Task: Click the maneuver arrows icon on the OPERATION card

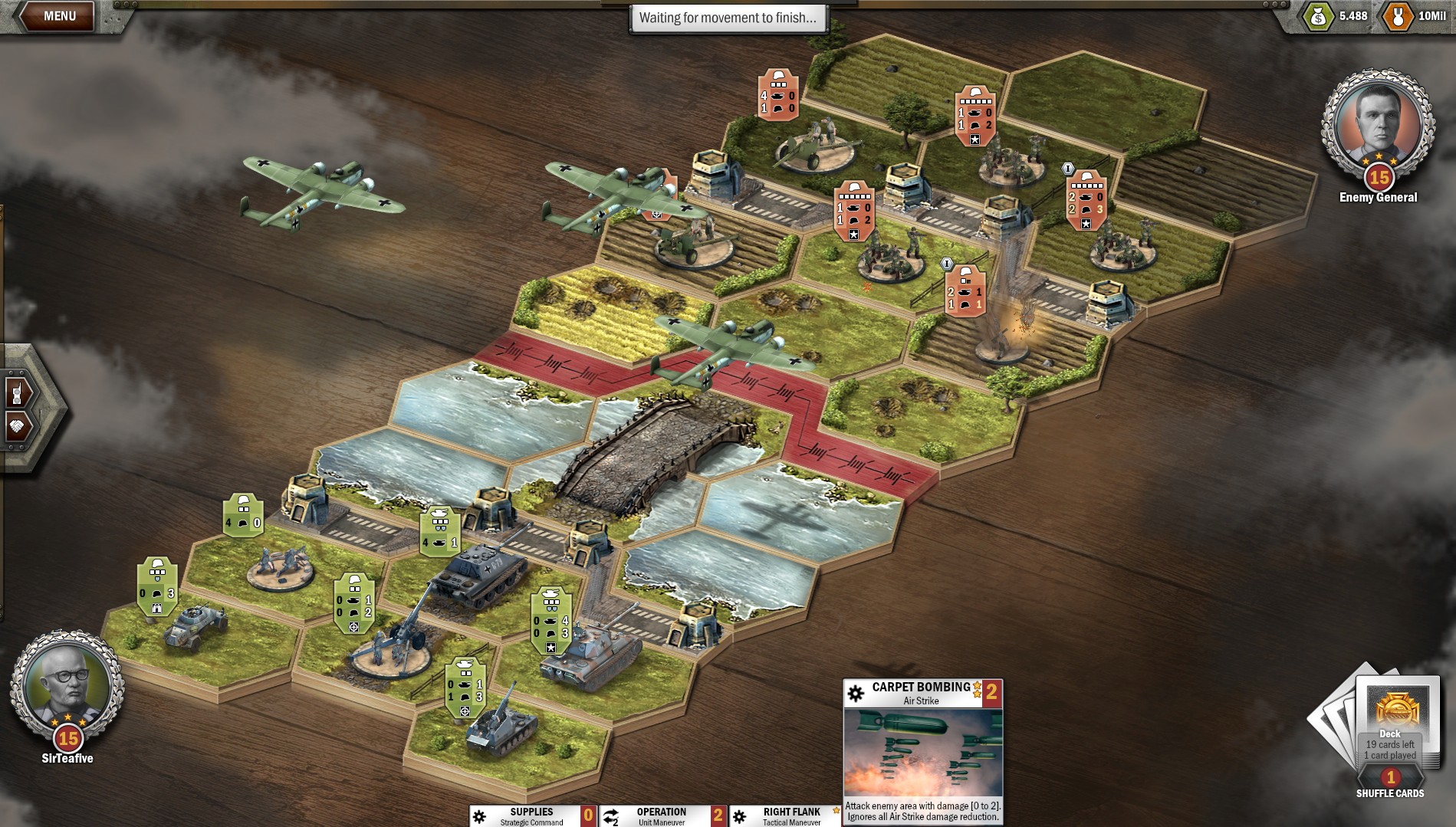Action: [610, 814]
